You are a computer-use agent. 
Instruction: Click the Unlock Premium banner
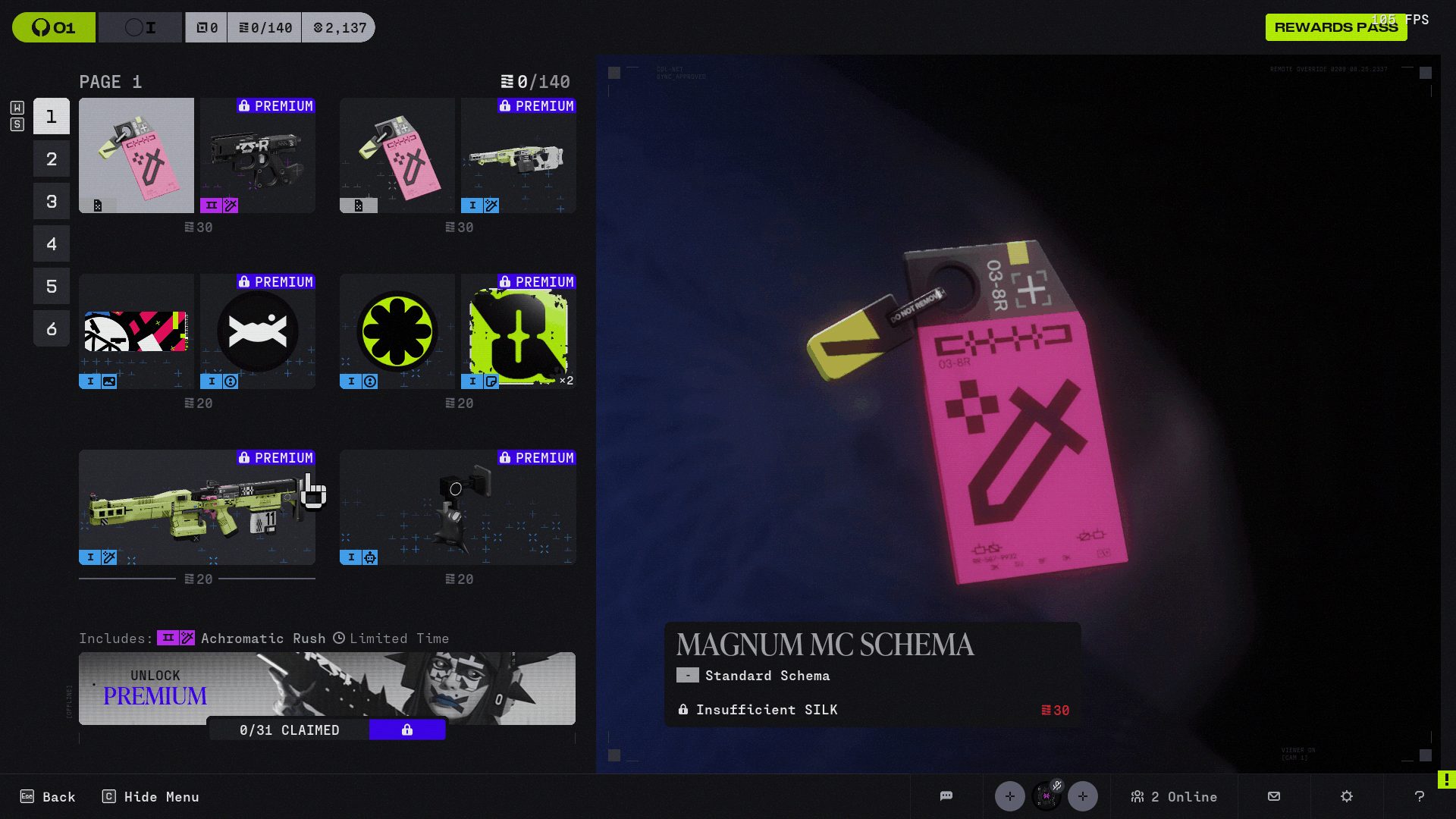[x=327, y=688]
